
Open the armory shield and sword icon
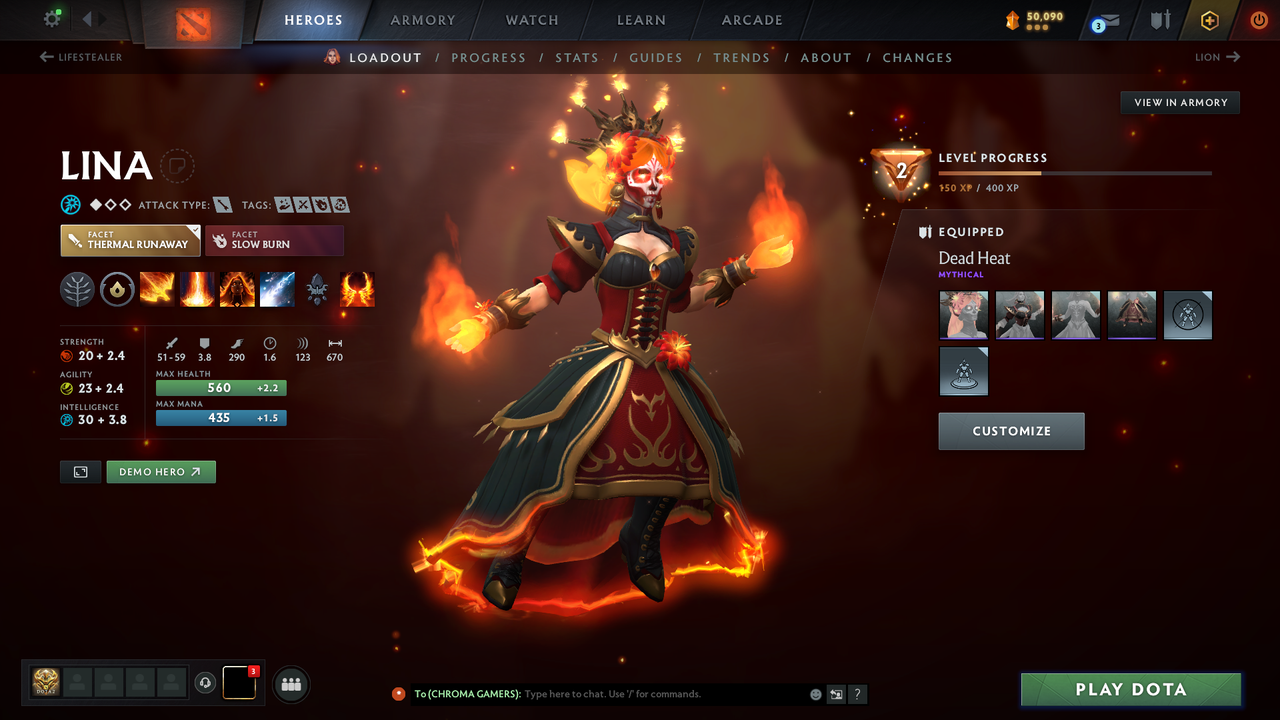tap(1158, 19)
